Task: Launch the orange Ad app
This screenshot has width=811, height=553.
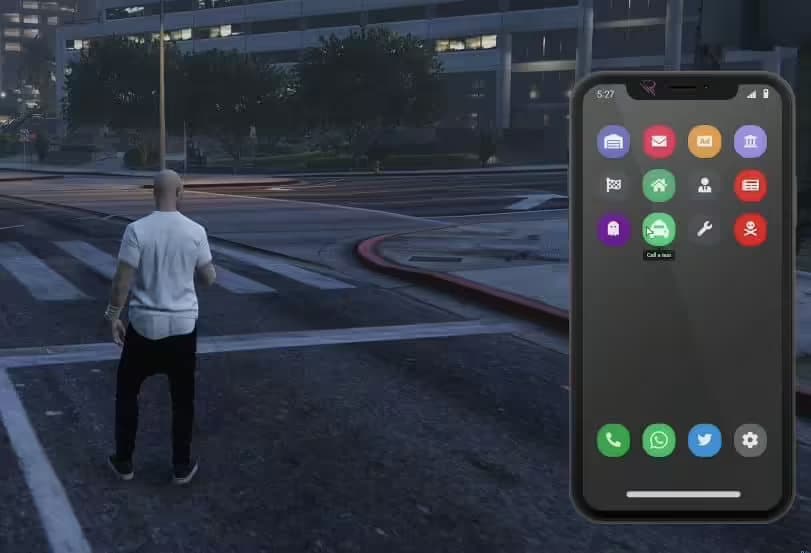Action: point(704,141)
